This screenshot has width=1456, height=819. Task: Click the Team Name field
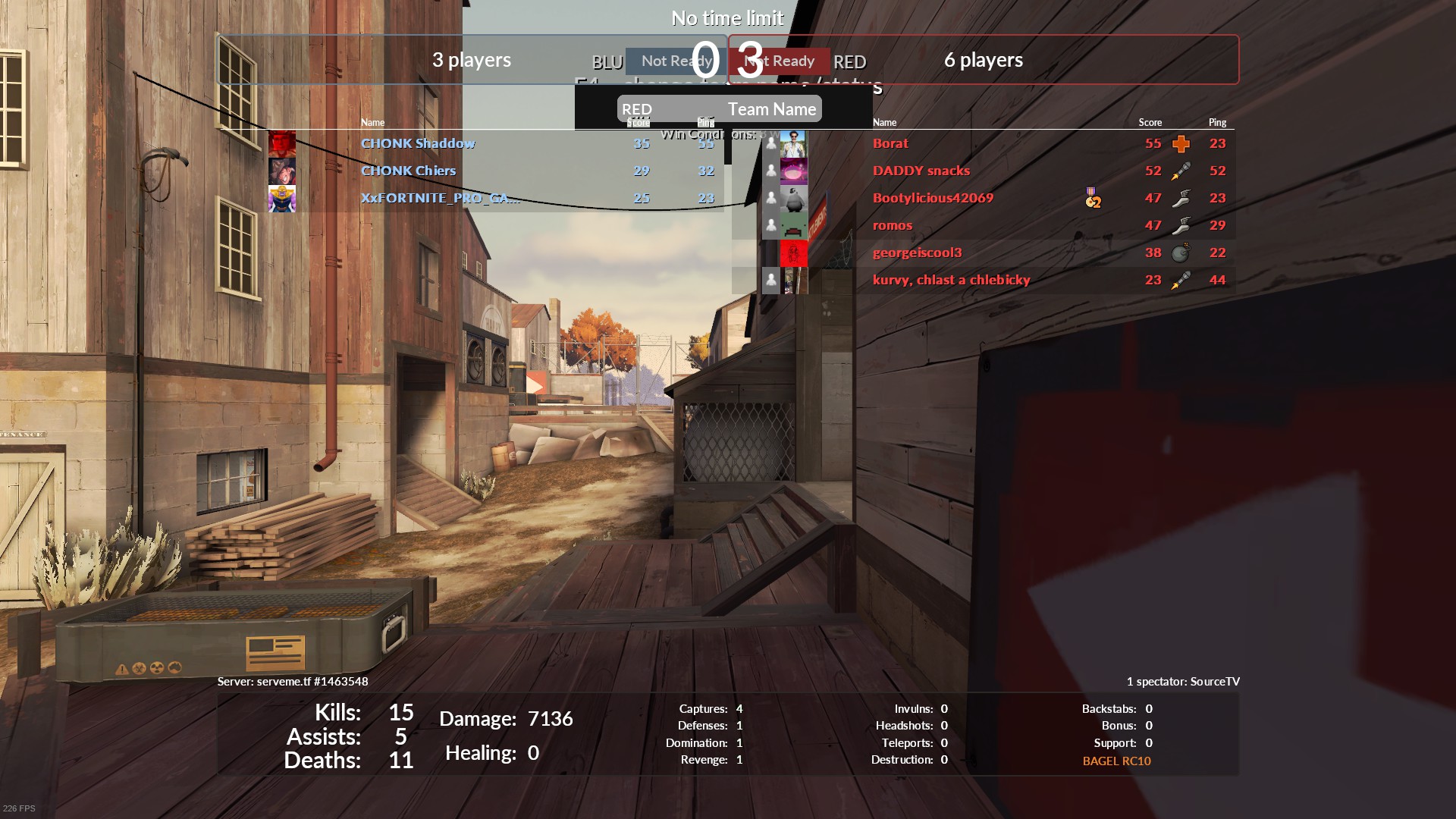tap(771, 109)
